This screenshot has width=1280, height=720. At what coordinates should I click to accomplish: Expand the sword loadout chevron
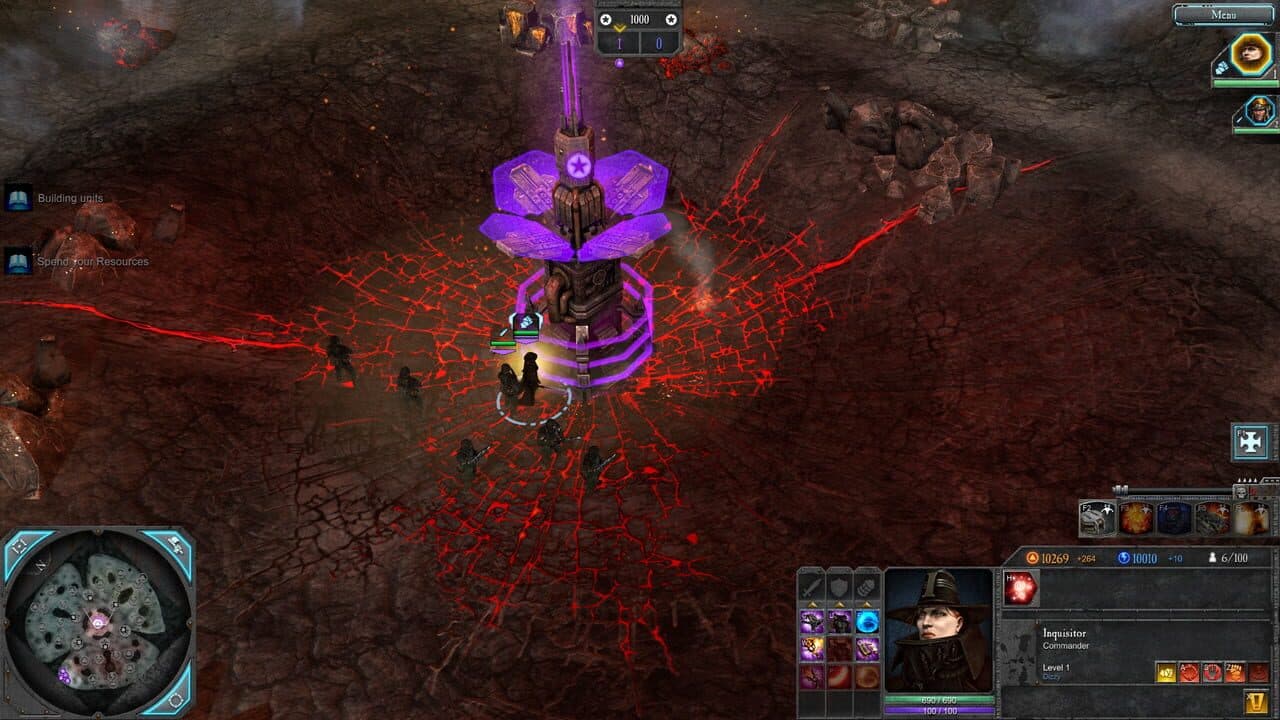click(813, 604)
